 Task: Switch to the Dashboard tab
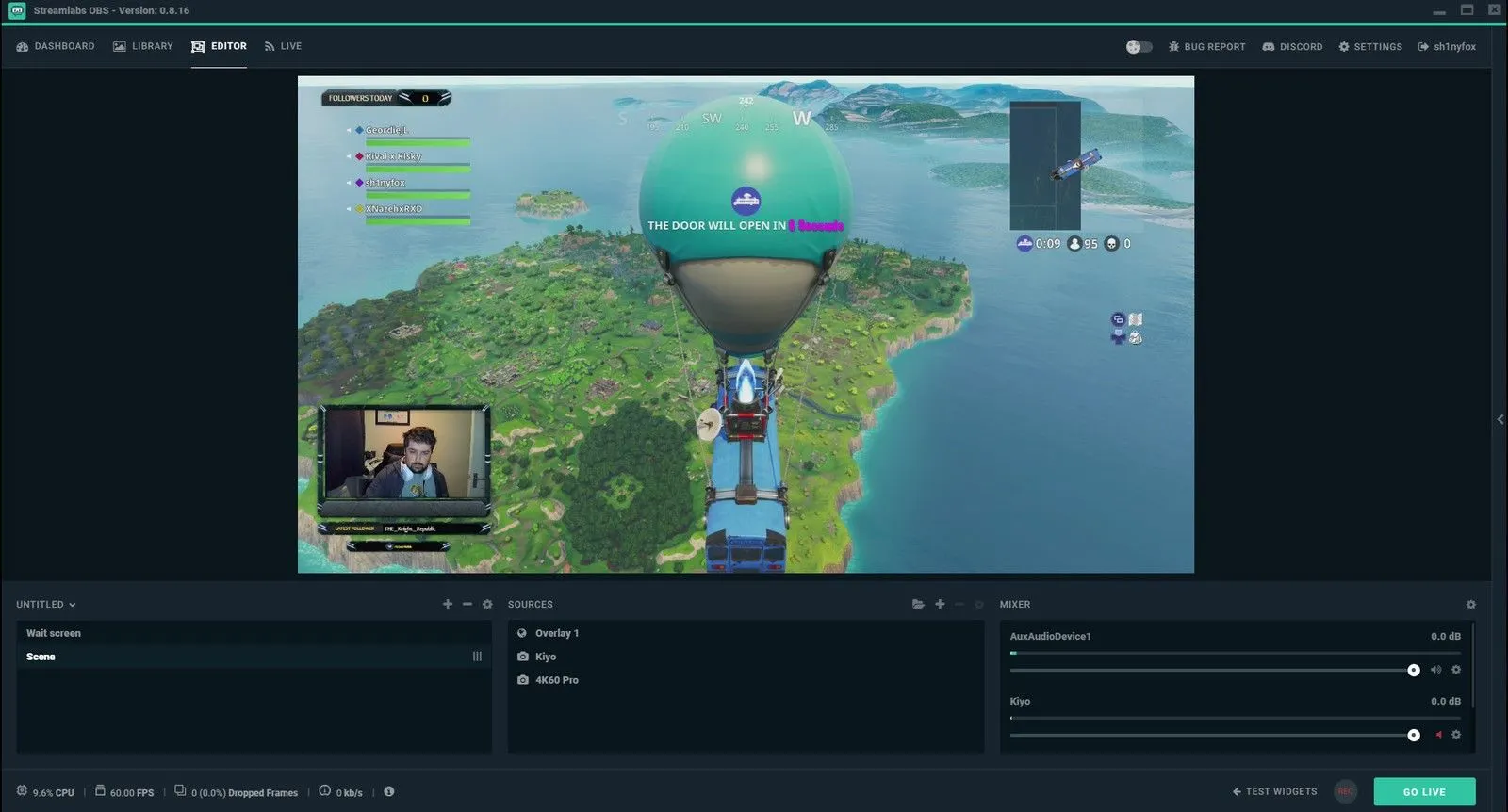pyautogui.click(x=56, y=46)
